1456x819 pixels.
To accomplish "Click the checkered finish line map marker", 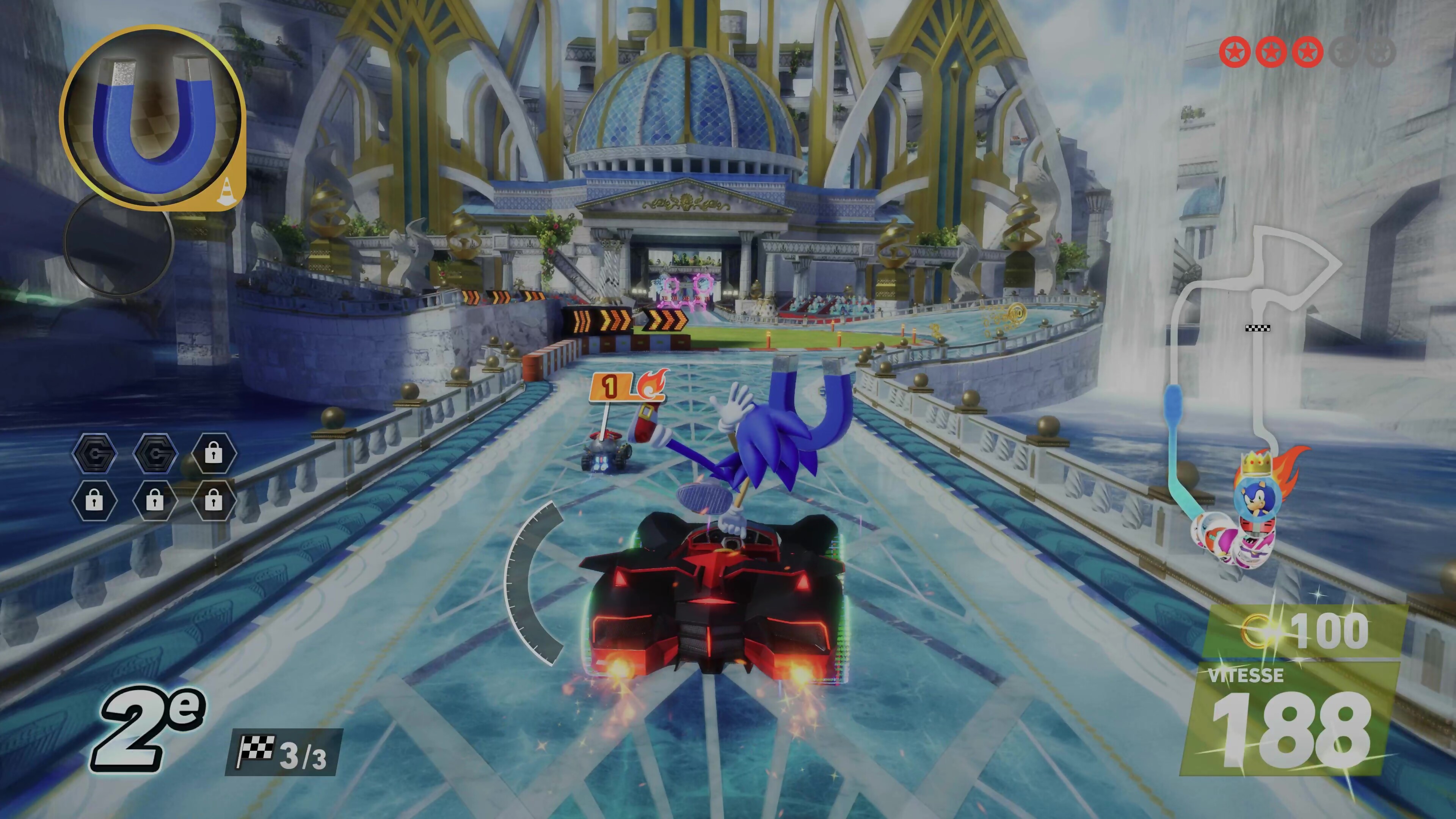I will (1258, 328).
